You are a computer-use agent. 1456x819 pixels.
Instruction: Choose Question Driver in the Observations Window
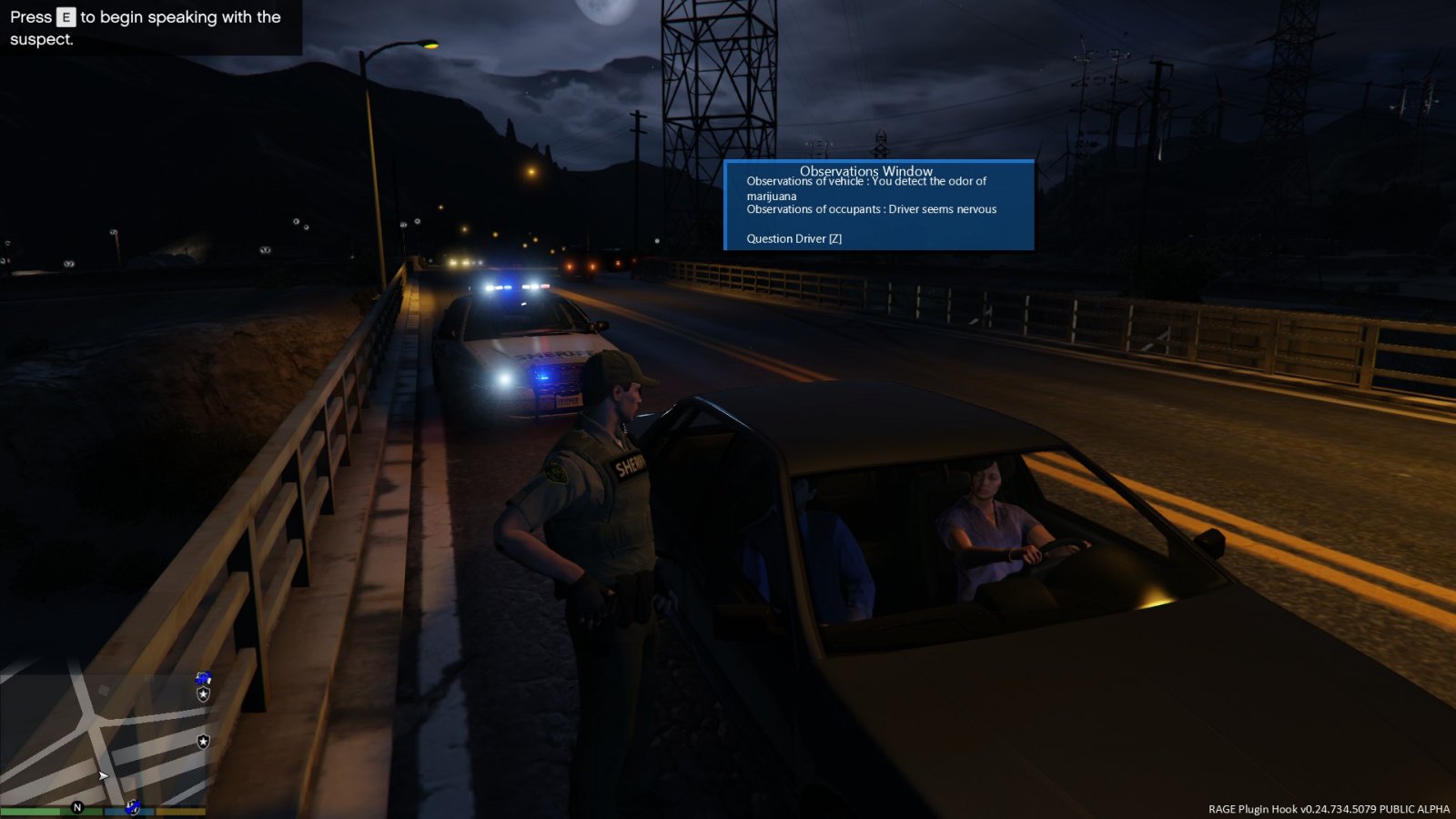[794, 238]
